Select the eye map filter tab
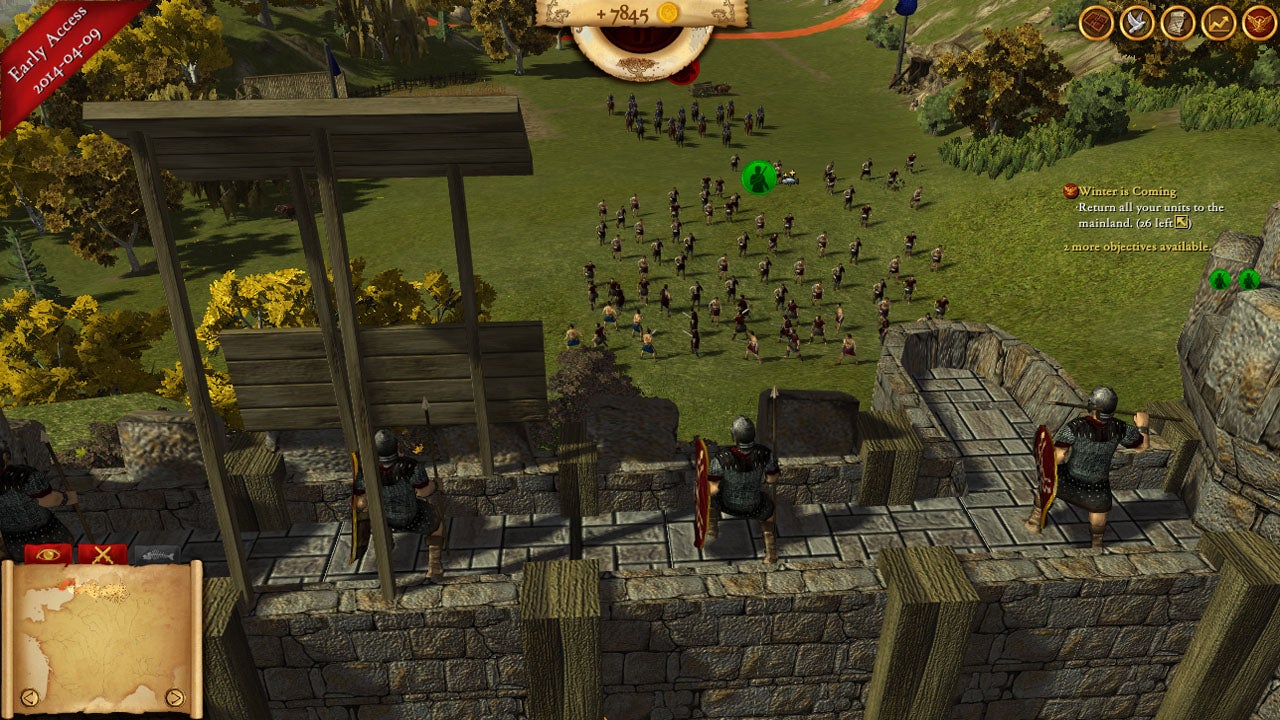This screenshot has height=720, width=1280. (x=48, y=553)
